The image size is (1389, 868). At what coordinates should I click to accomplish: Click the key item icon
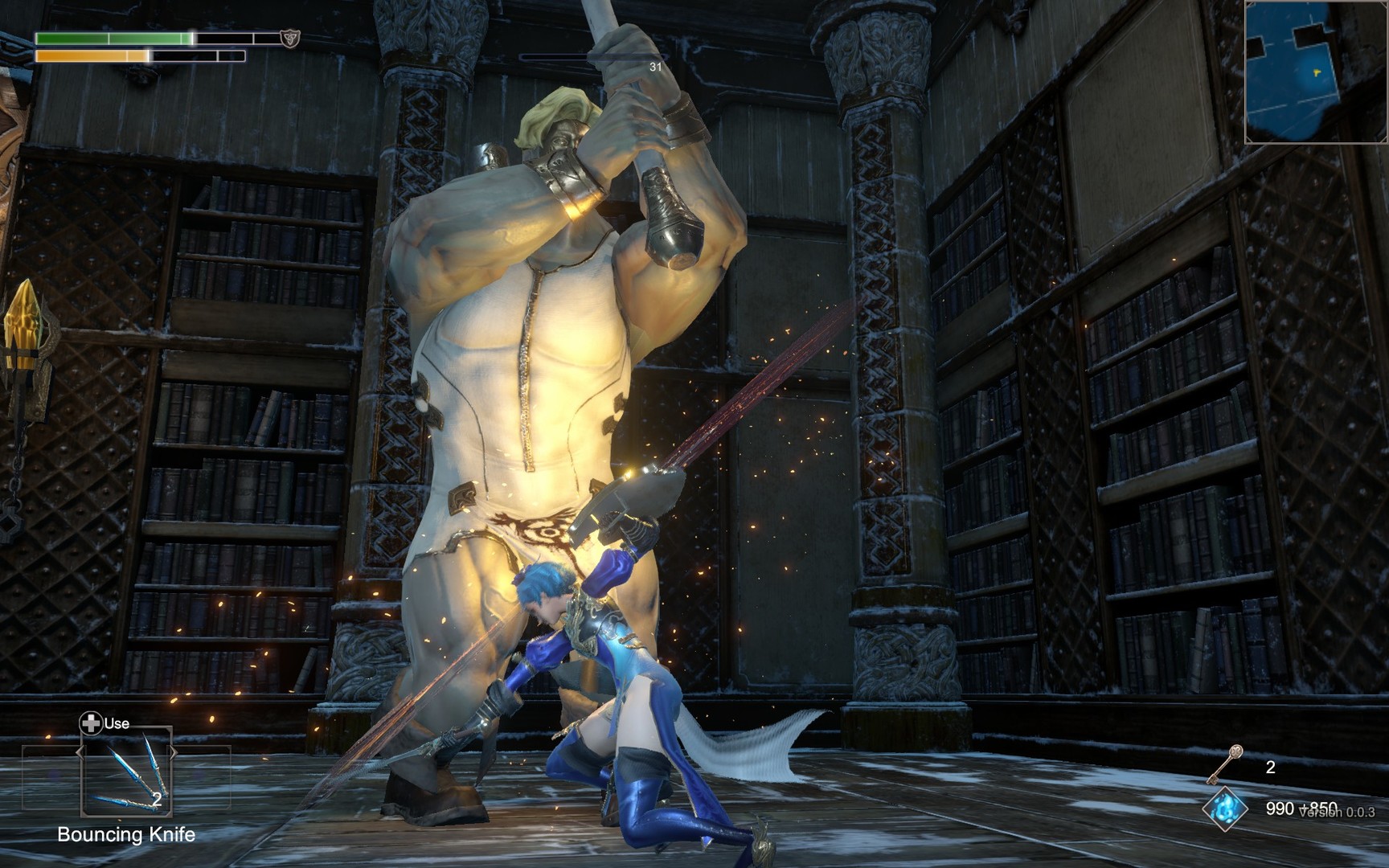pyautogui.click(x=1226, y=765)
